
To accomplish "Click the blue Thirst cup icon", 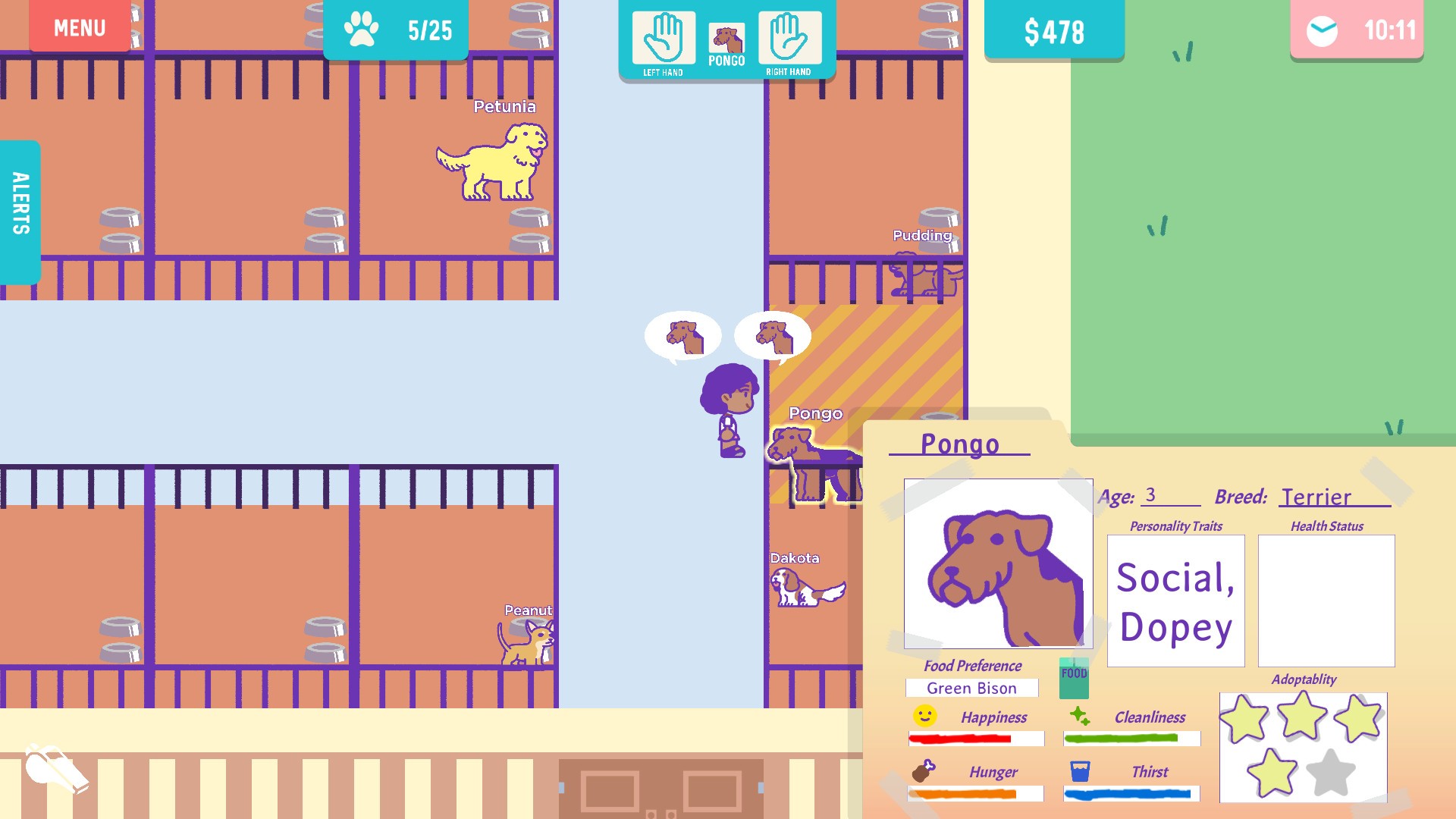I will 1078,770.
